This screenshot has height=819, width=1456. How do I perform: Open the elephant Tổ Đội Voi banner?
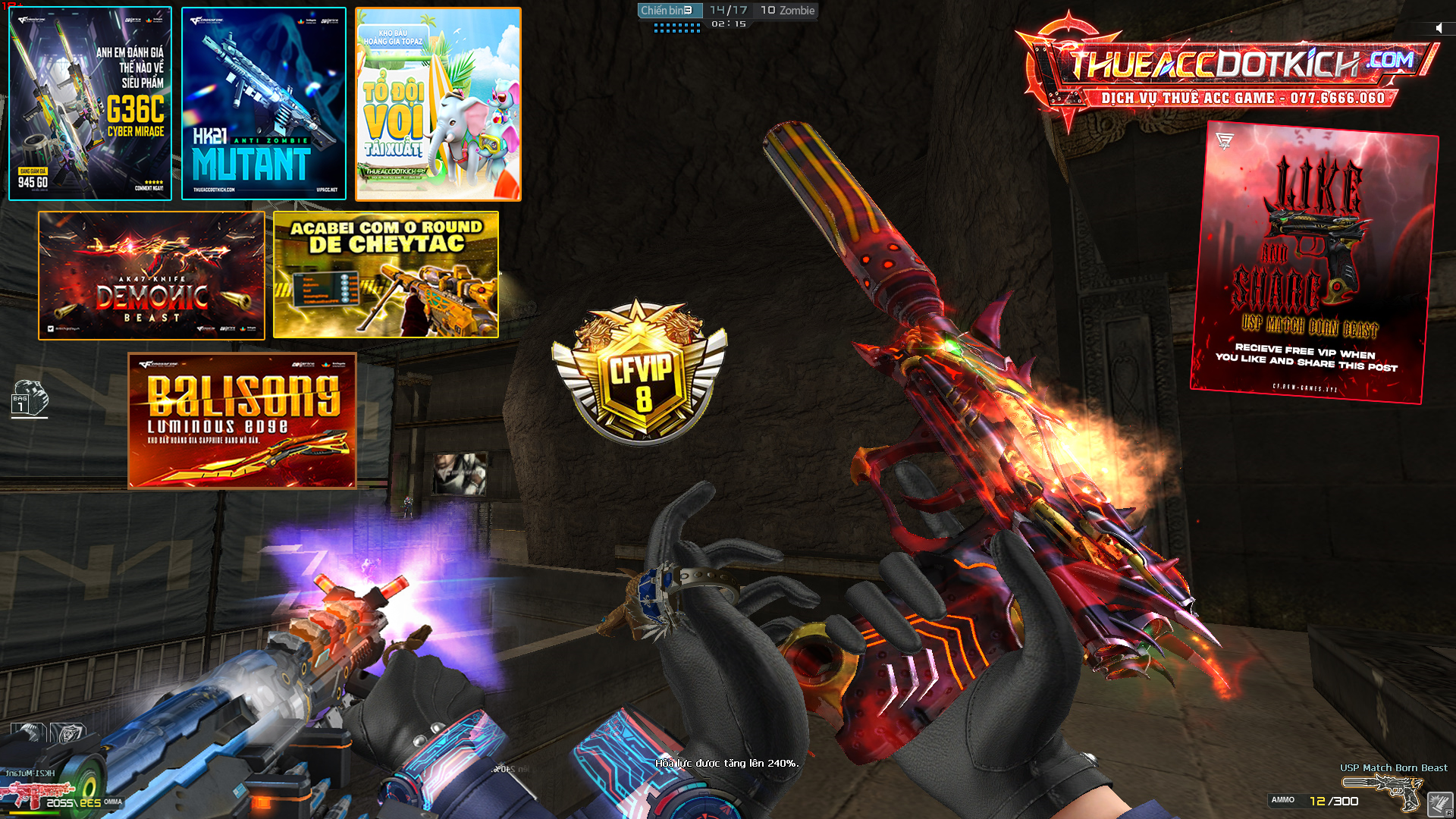tap(438, 104)
